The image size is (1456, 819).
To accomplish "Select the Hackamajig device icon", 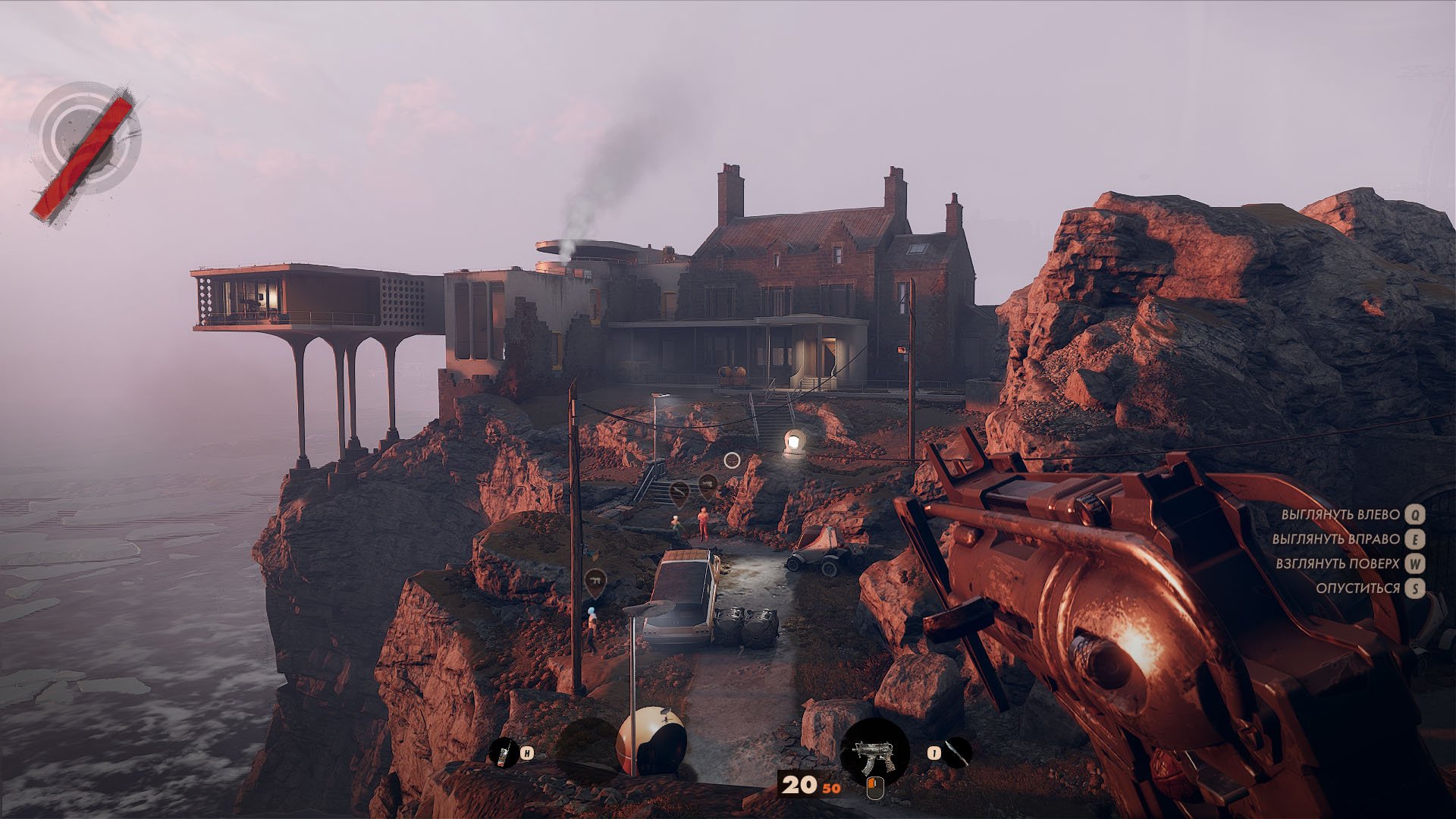I will (502, 753).
